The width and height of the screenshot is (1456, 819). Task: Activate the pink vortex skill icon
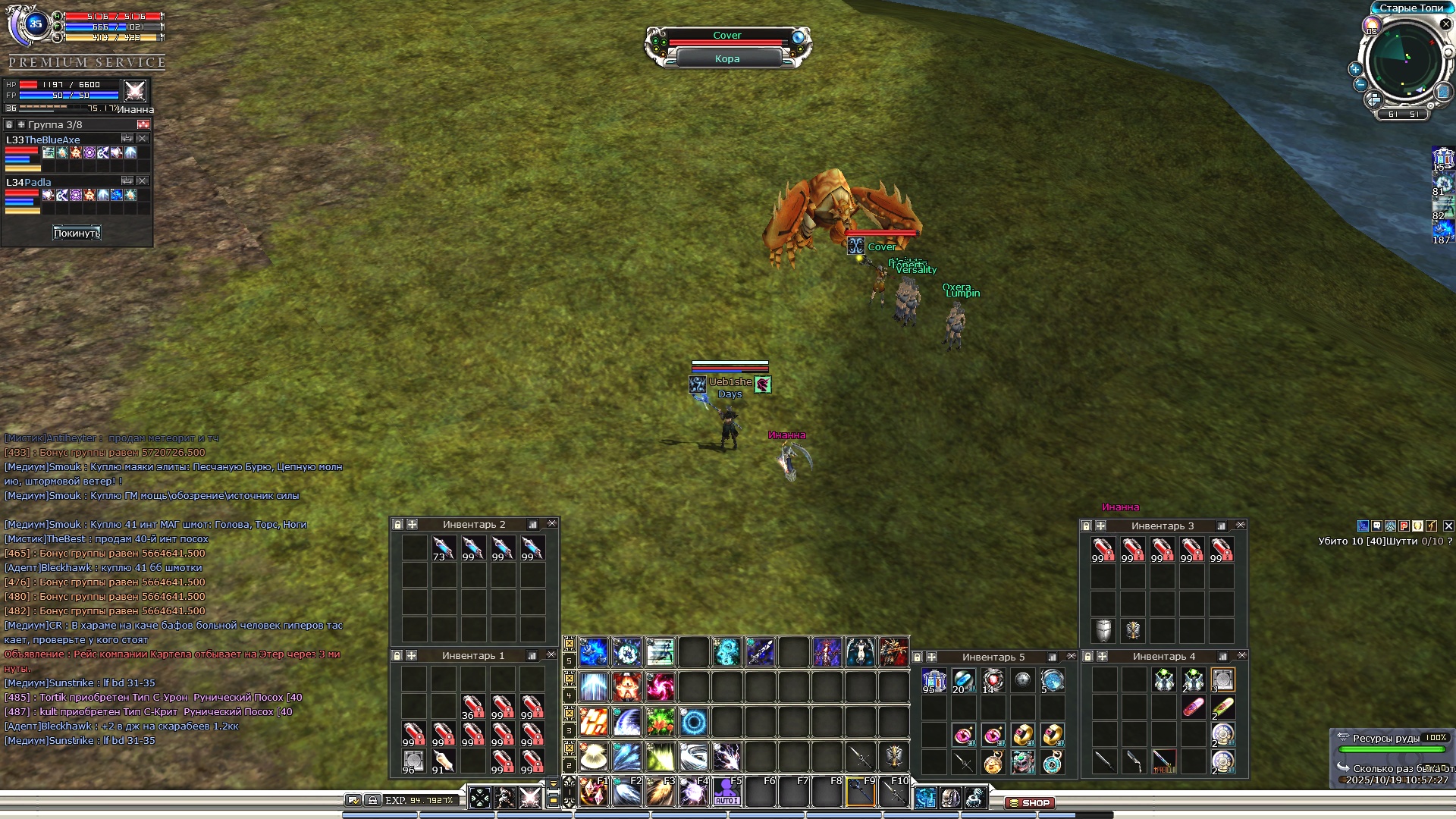660,687
